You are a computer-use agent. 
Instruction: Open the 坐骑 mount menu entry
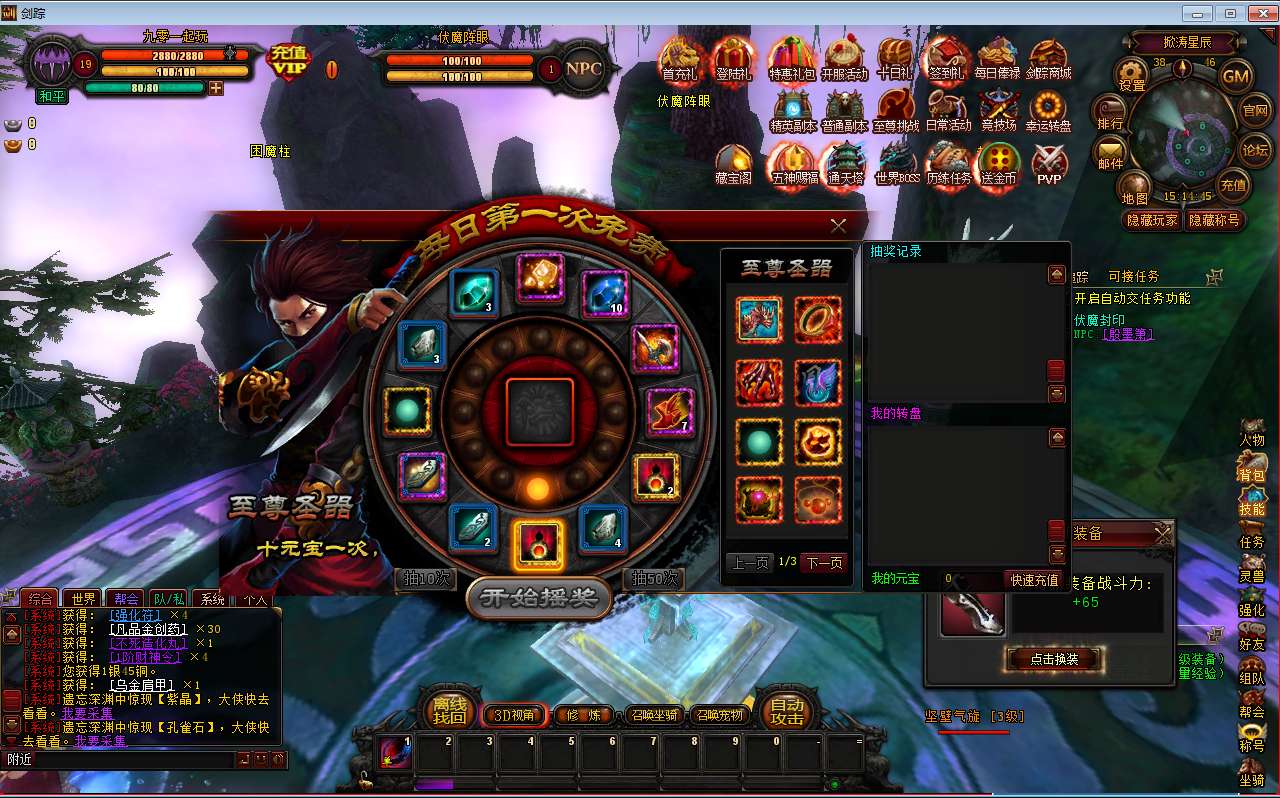[1251, 770]
